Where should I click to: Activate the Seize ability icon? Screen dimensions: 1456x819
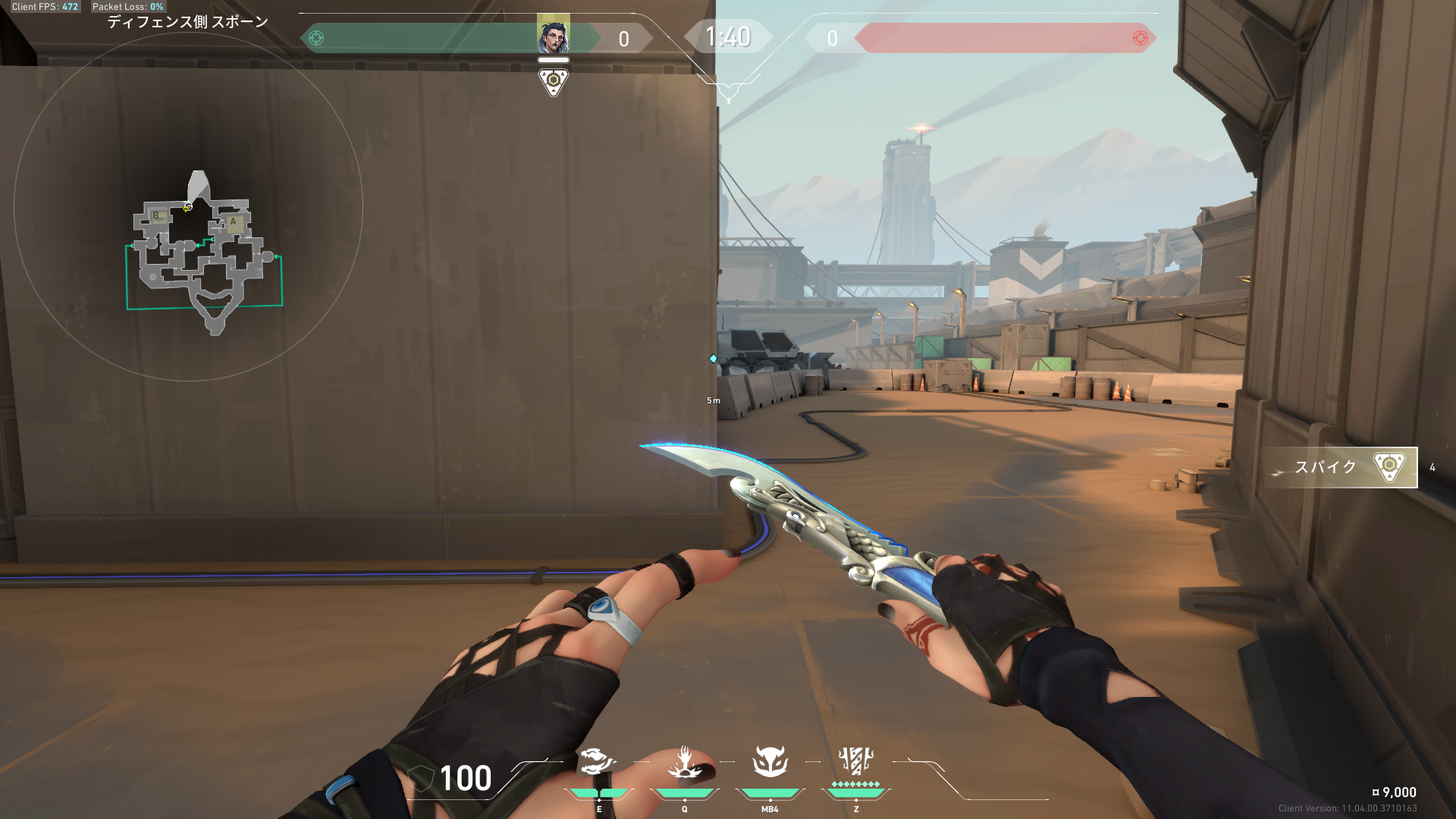(684, 762)
